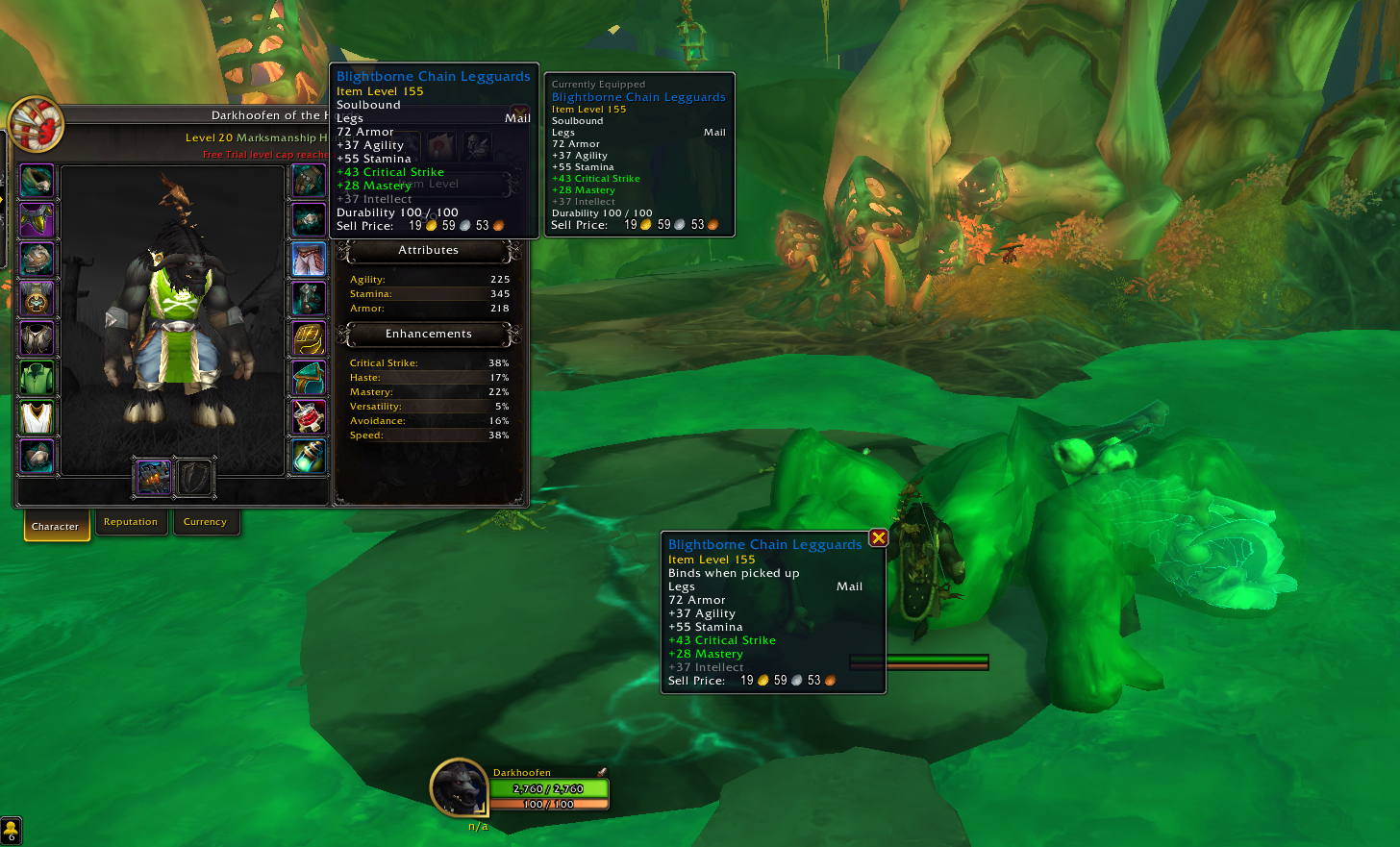
Task: Close the Blightborne Chain Legguards item tooltip
Action: coord(878,538)
